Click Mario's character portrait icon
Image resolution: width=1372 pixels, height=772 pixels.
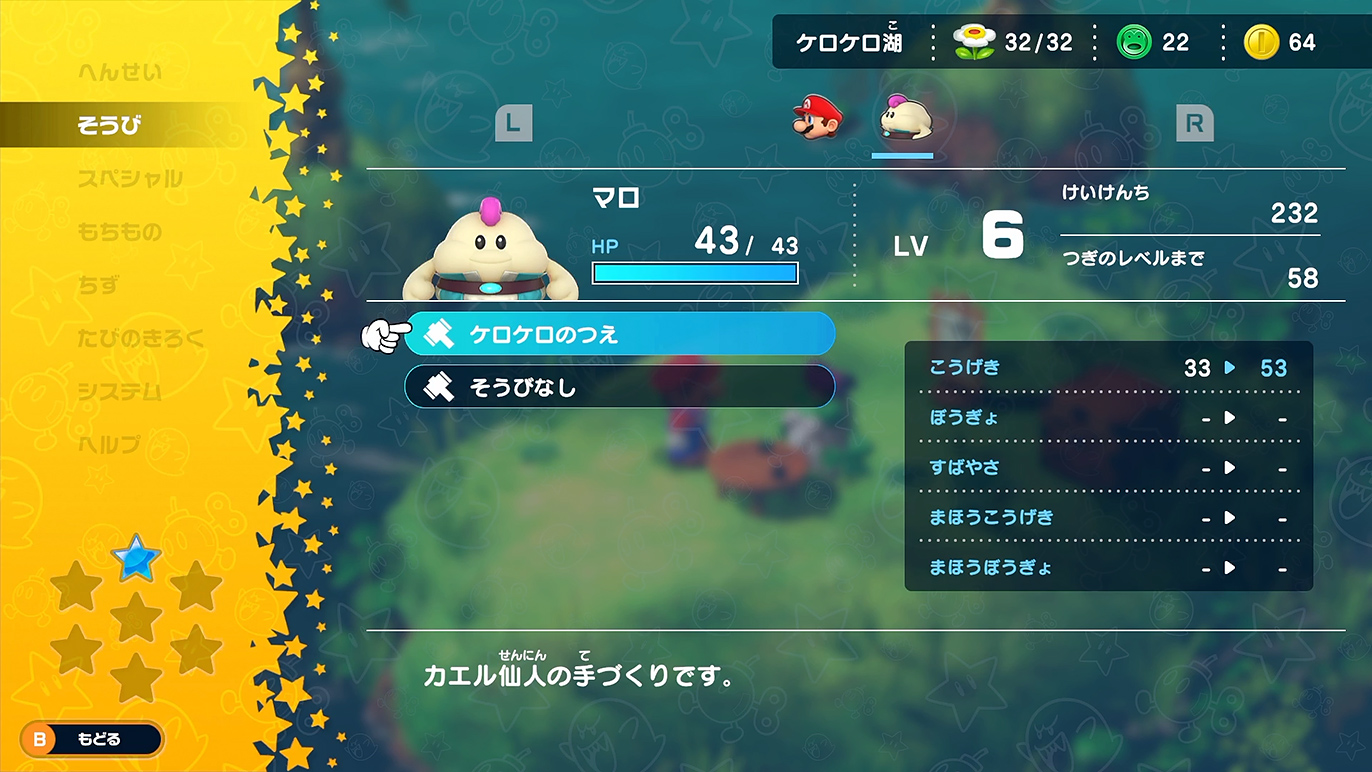pyautogui.click(x=818, y=117)
